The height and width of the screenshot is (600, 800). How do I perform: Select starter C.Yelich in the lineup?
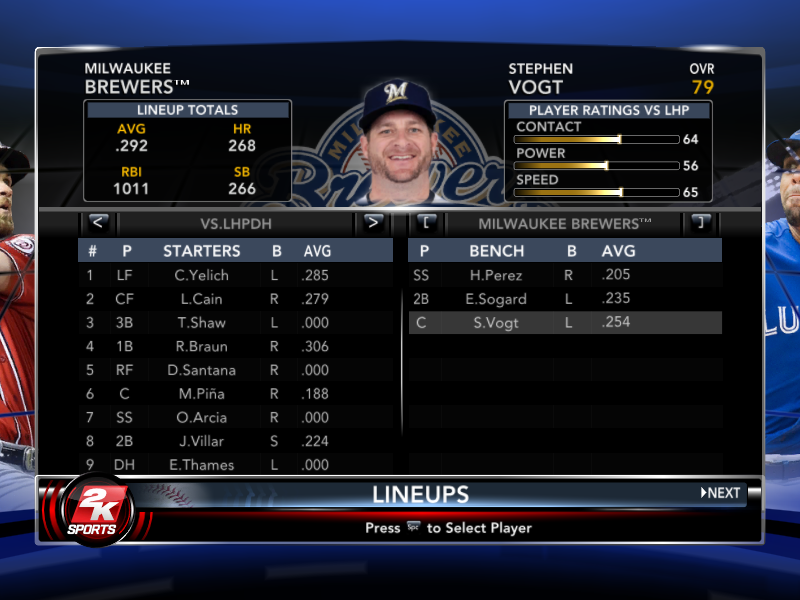tap(201, 275)
